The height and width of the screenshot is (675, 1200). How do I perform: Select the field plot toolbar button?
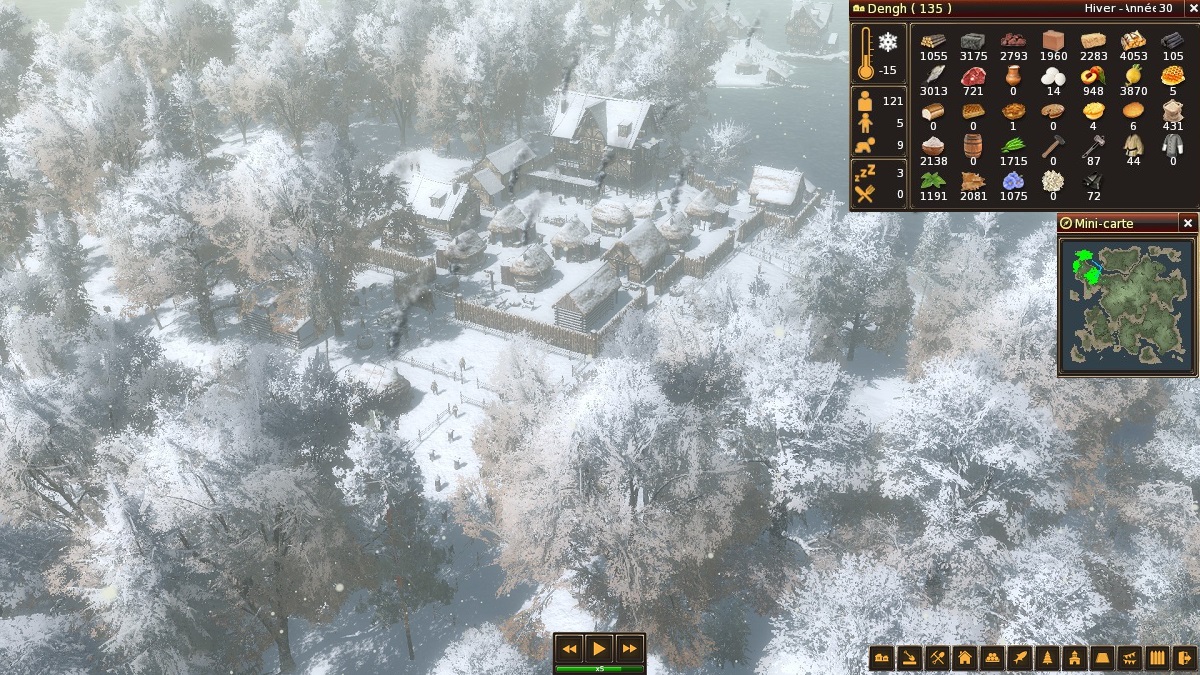1102,657
